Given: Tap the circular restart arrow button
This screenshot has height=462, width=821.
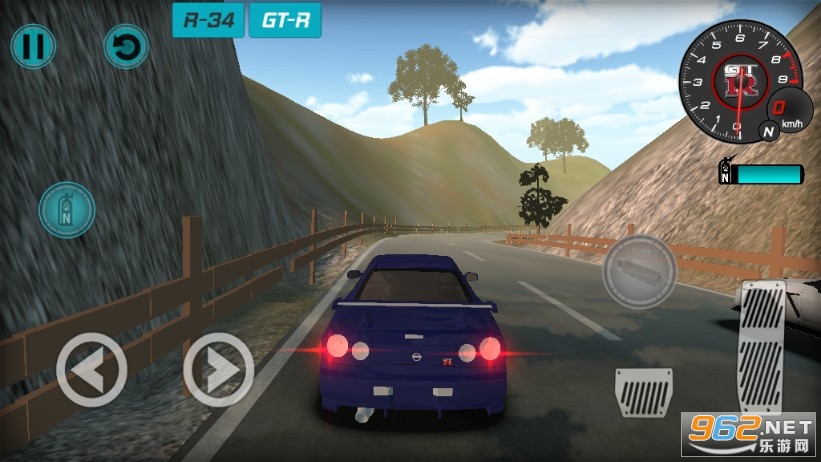Looking at the screenshot, I should (x=127, y=47).
